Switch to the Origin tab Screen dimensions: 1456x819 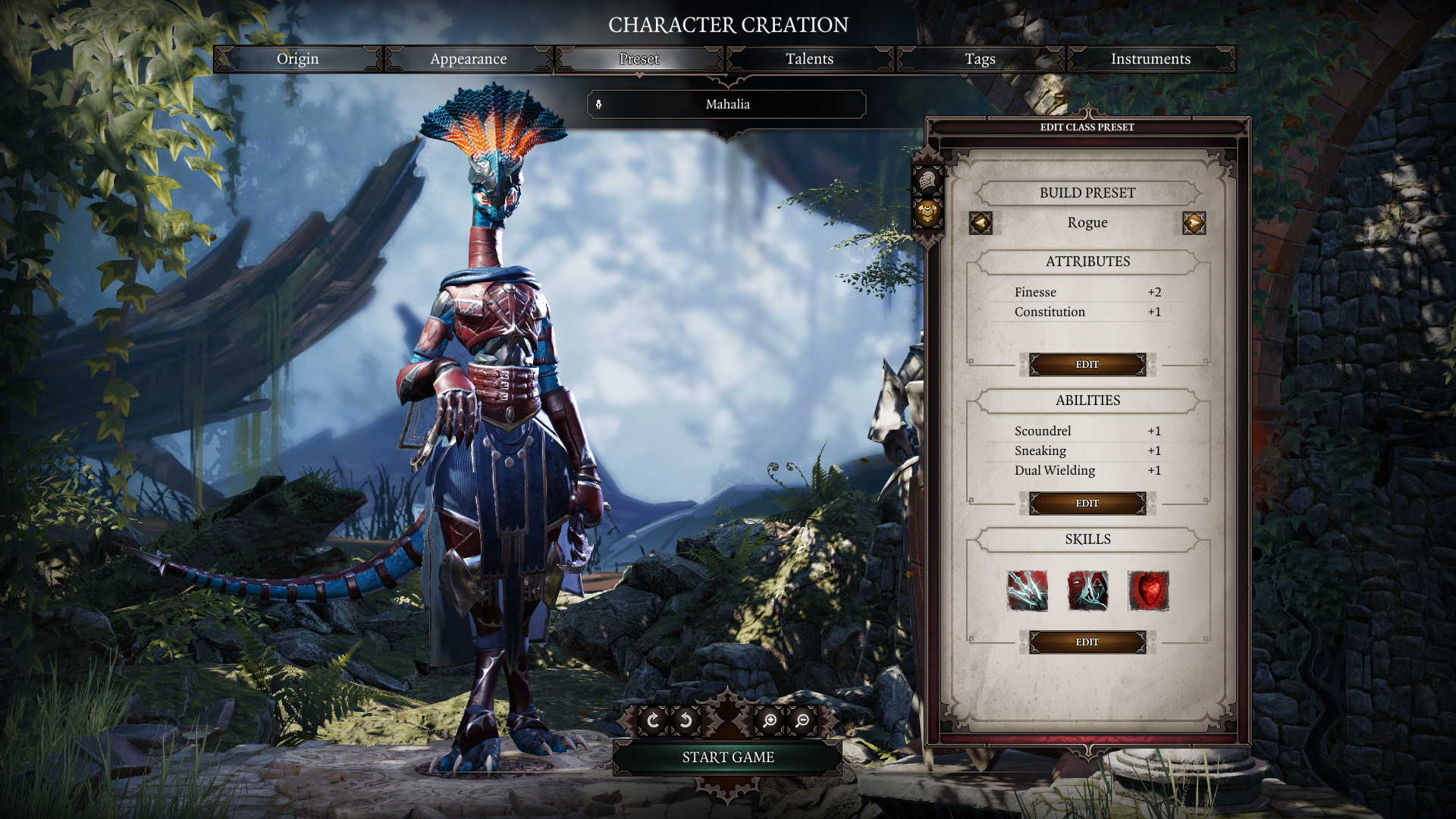coord(297,59)
